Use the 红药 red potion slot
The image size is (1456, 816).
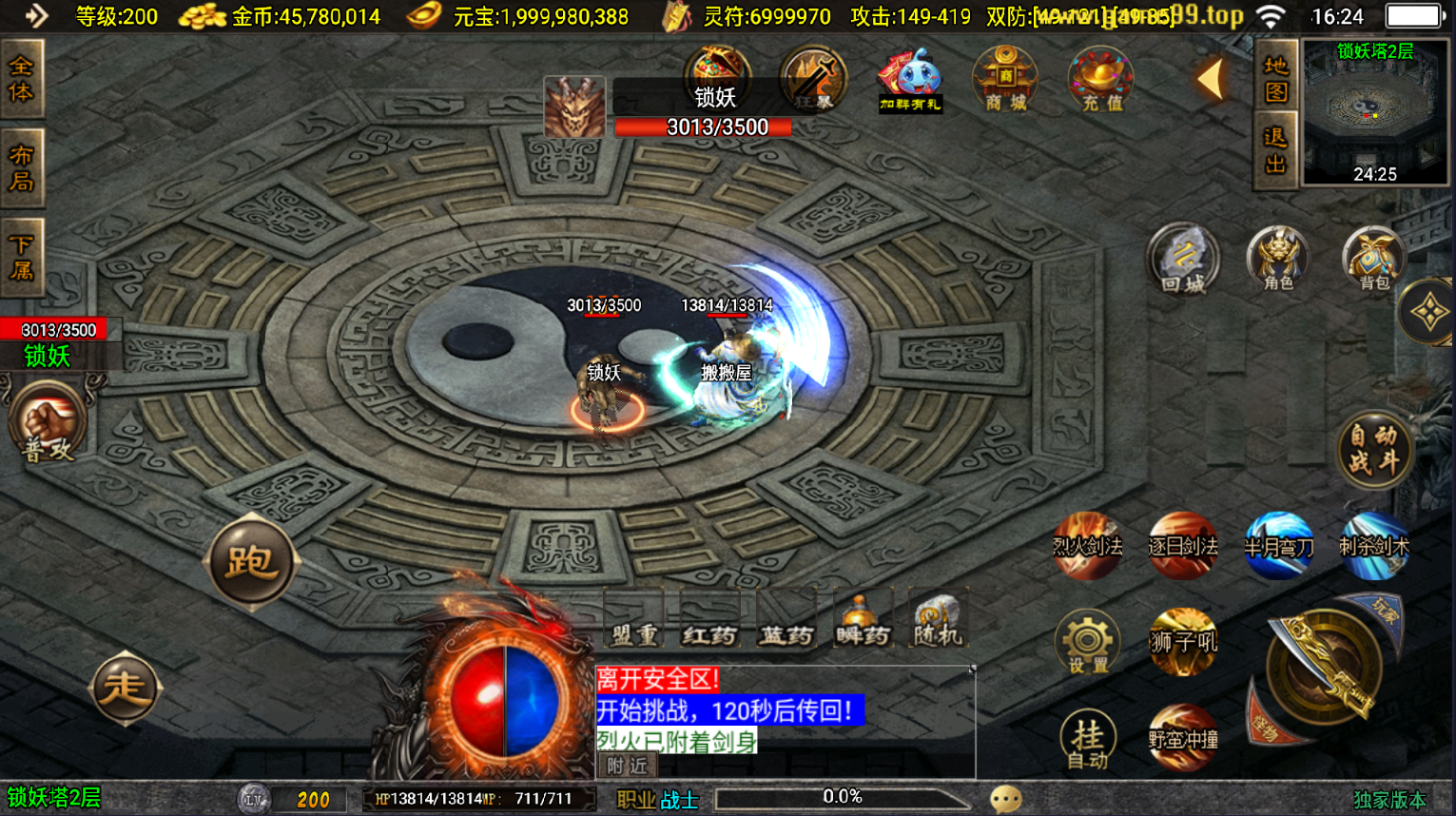[709, 621]
